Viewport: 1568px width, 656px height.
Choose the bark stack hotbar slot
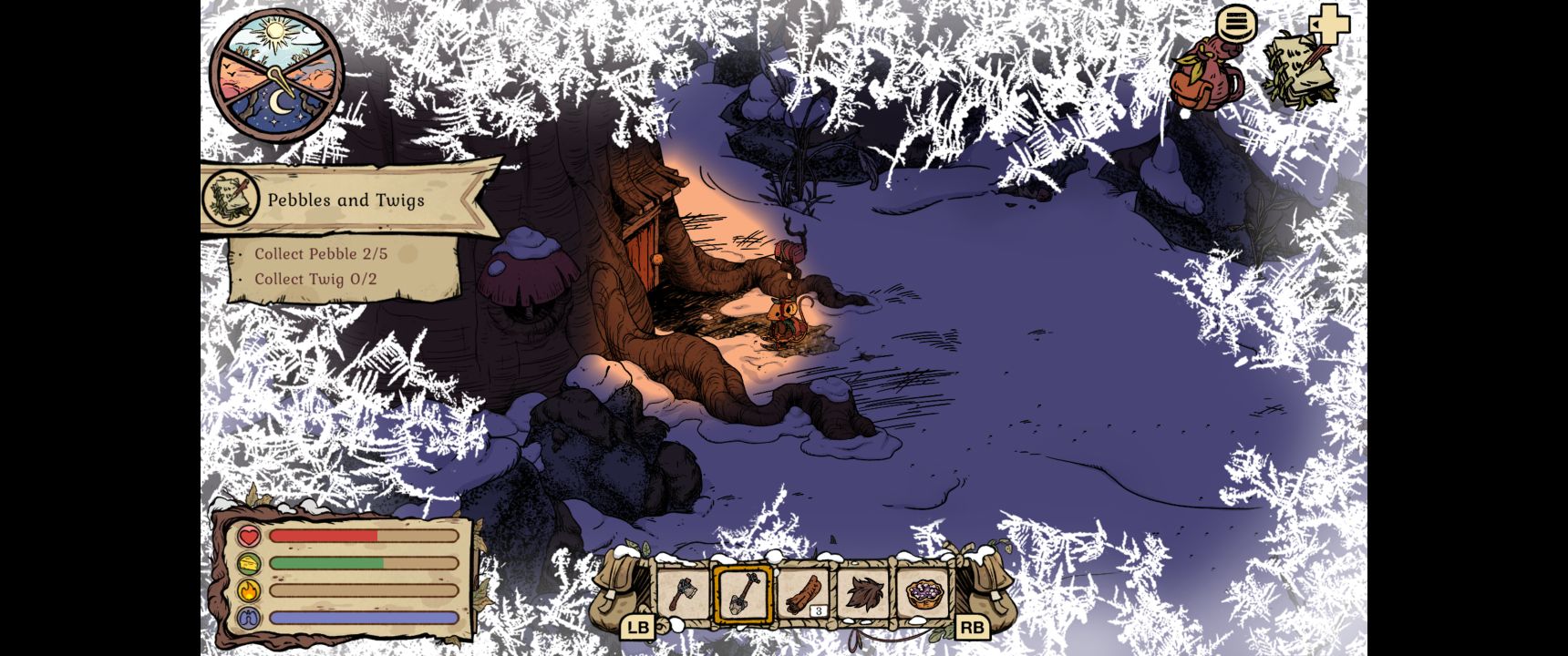click(803, 594)
